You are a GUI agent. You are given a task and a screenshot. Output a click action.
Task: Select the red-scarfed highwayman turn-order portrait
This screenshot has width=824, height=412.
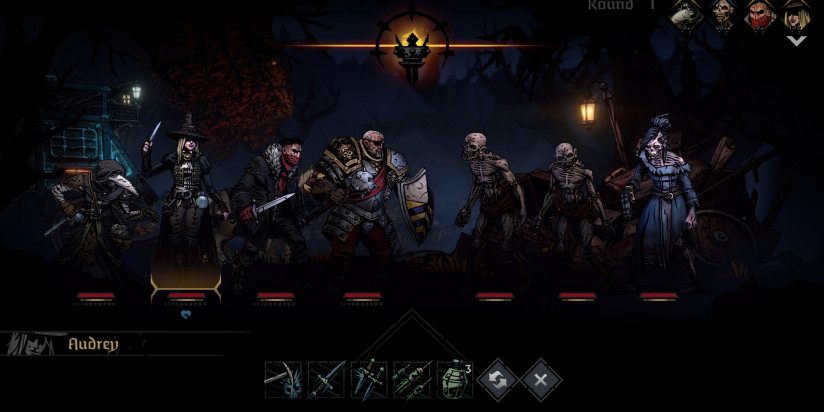[760, 15]
